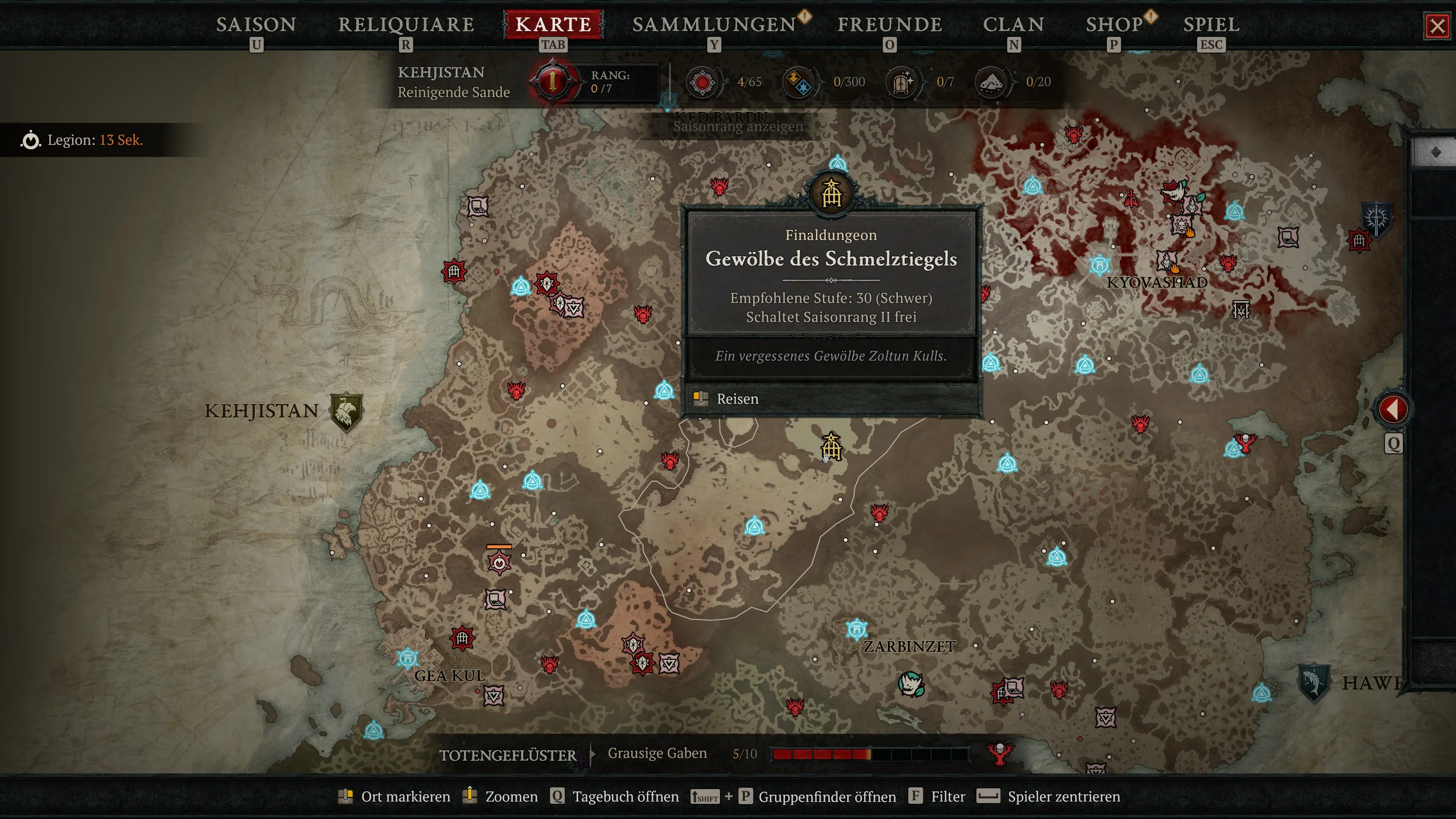The width and height of the screenshot is (1456, 819).
Task: Select the Gea Kul waypoint marker
Action: [408, 658]
